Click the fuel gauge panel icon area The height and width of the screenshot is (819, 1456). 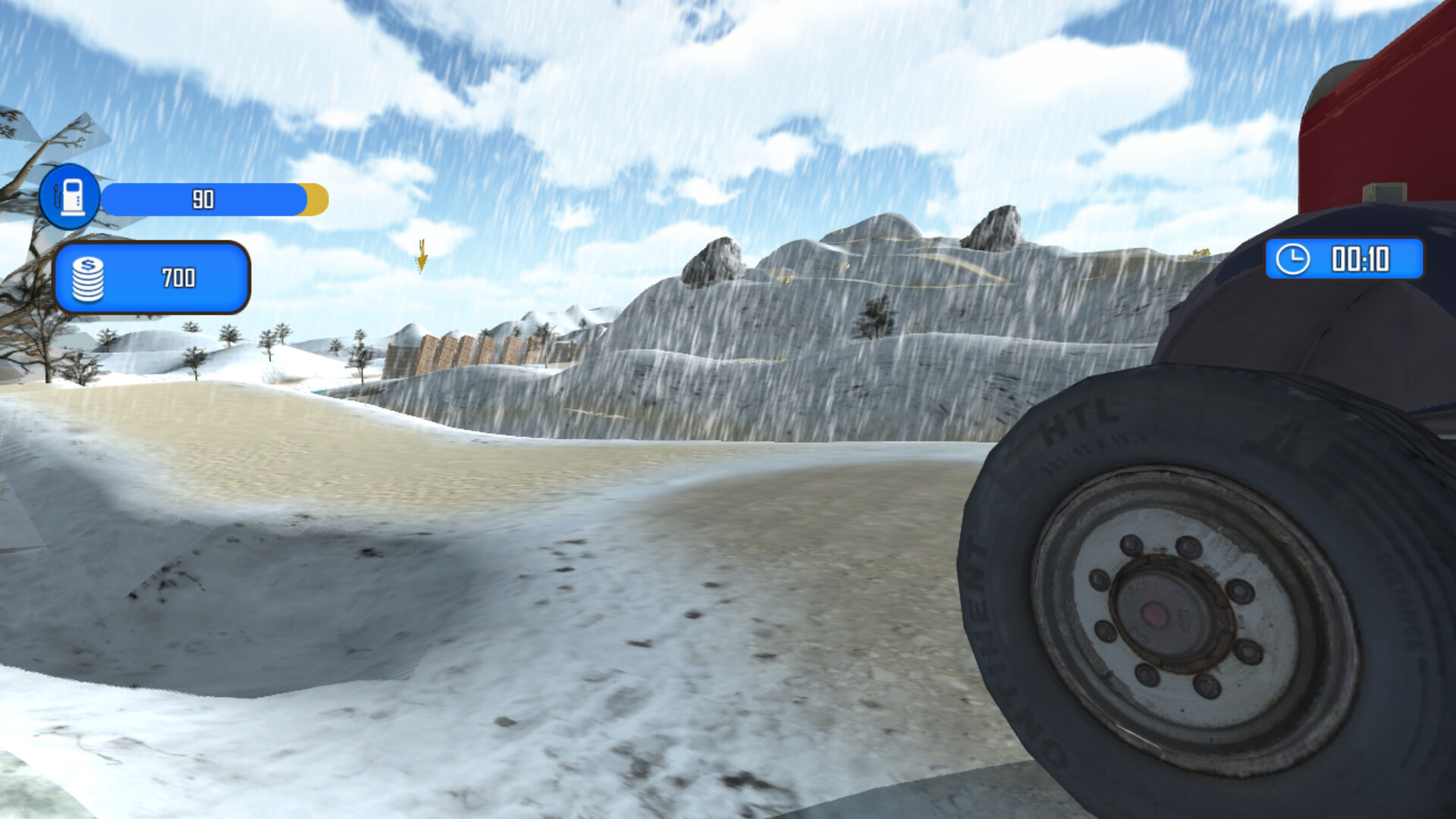70,197
